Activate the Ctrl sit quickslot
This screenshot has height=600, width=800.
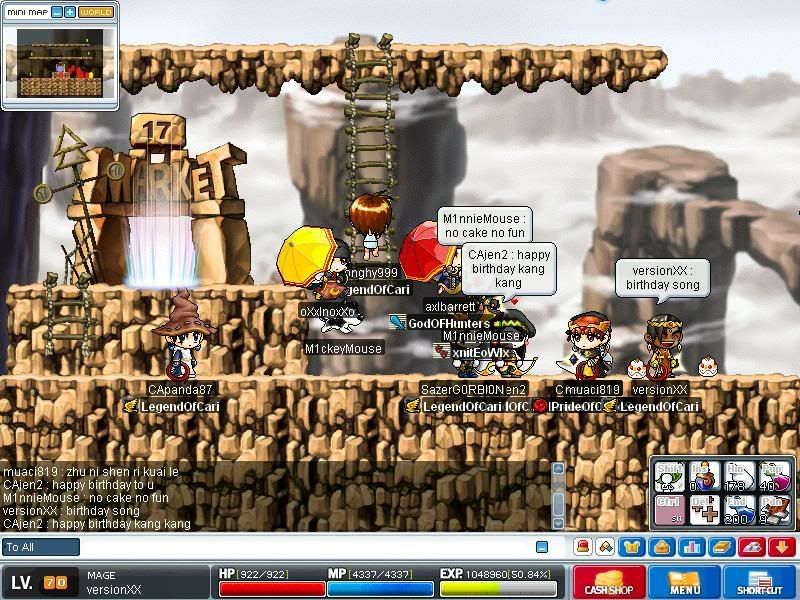coord(668,510)
